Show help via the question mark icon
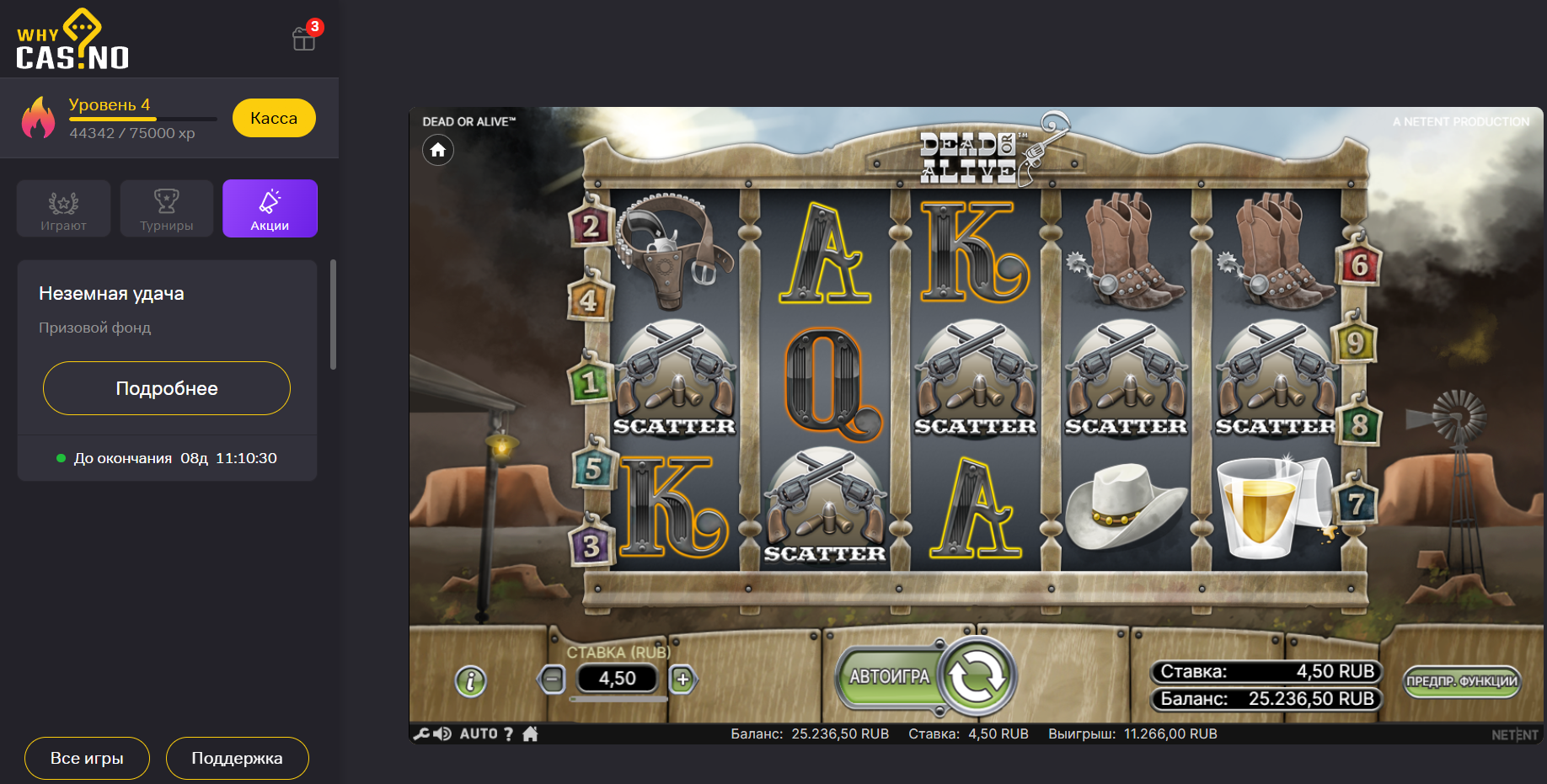1547x784 pixels. coord(508,734)
